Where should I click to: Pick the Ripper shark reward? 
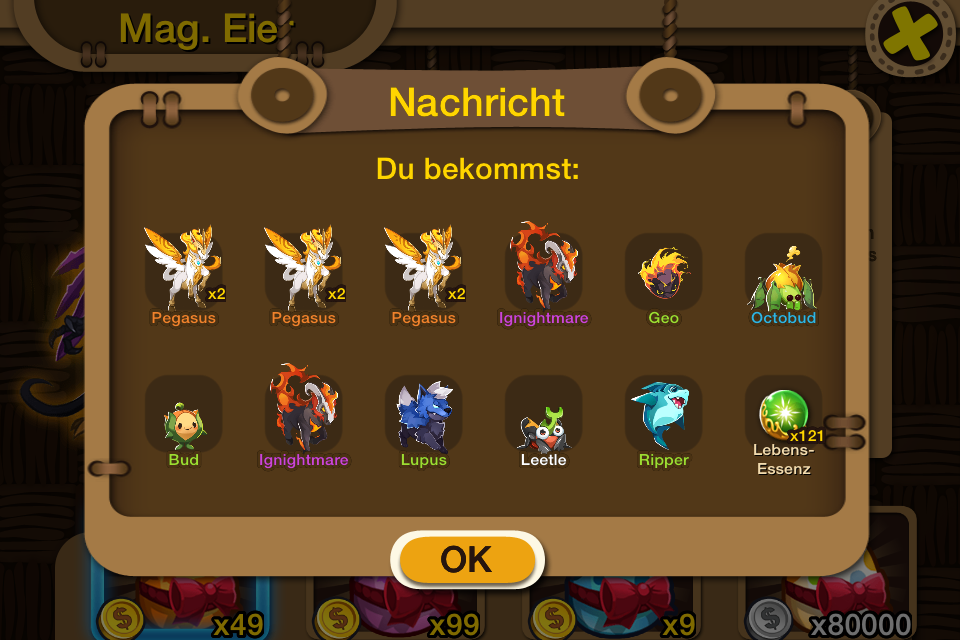[x=663, y=414]
